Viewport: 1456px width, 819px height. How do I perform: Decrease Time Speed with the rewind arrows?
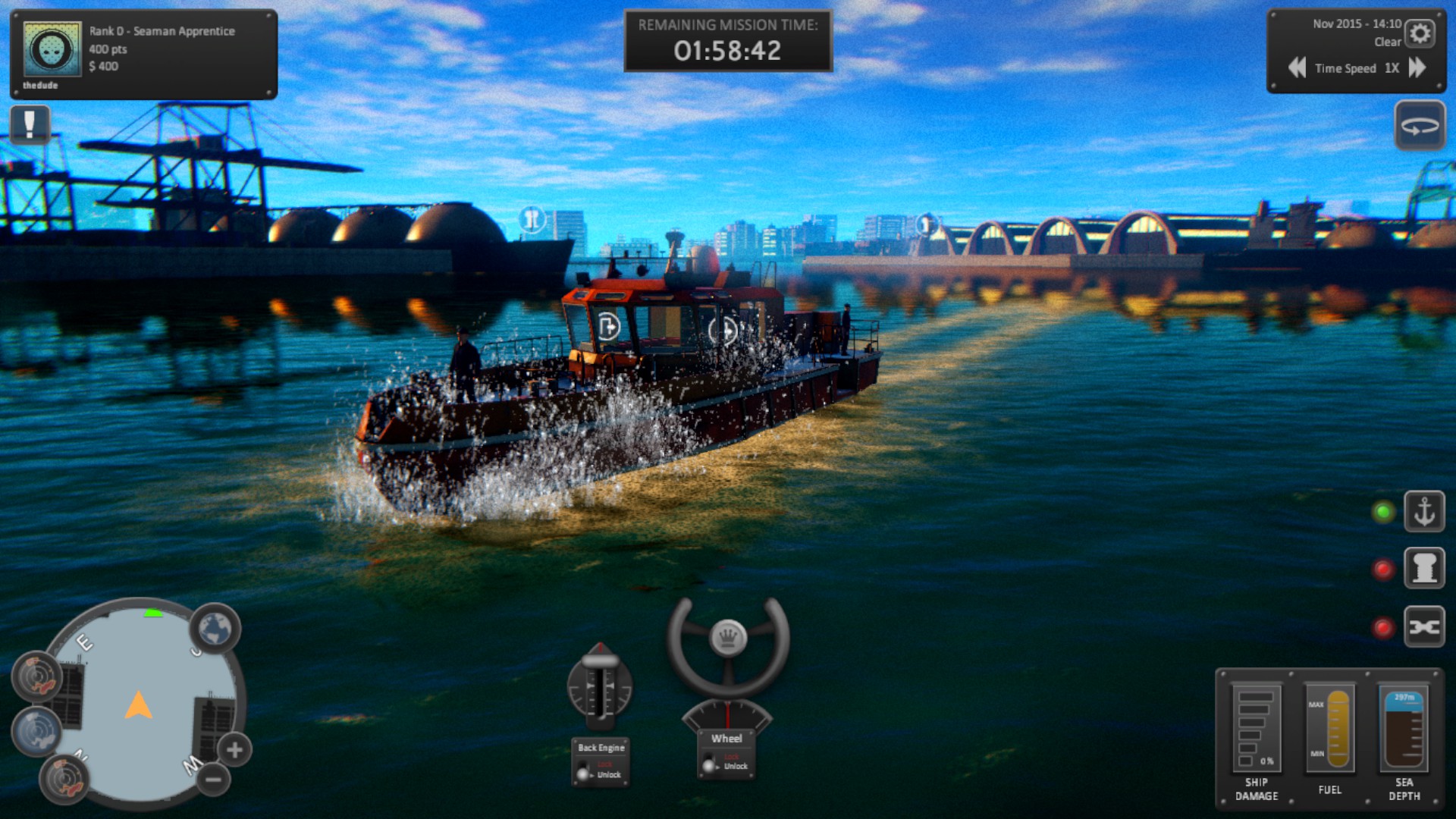click(1297, 68)
